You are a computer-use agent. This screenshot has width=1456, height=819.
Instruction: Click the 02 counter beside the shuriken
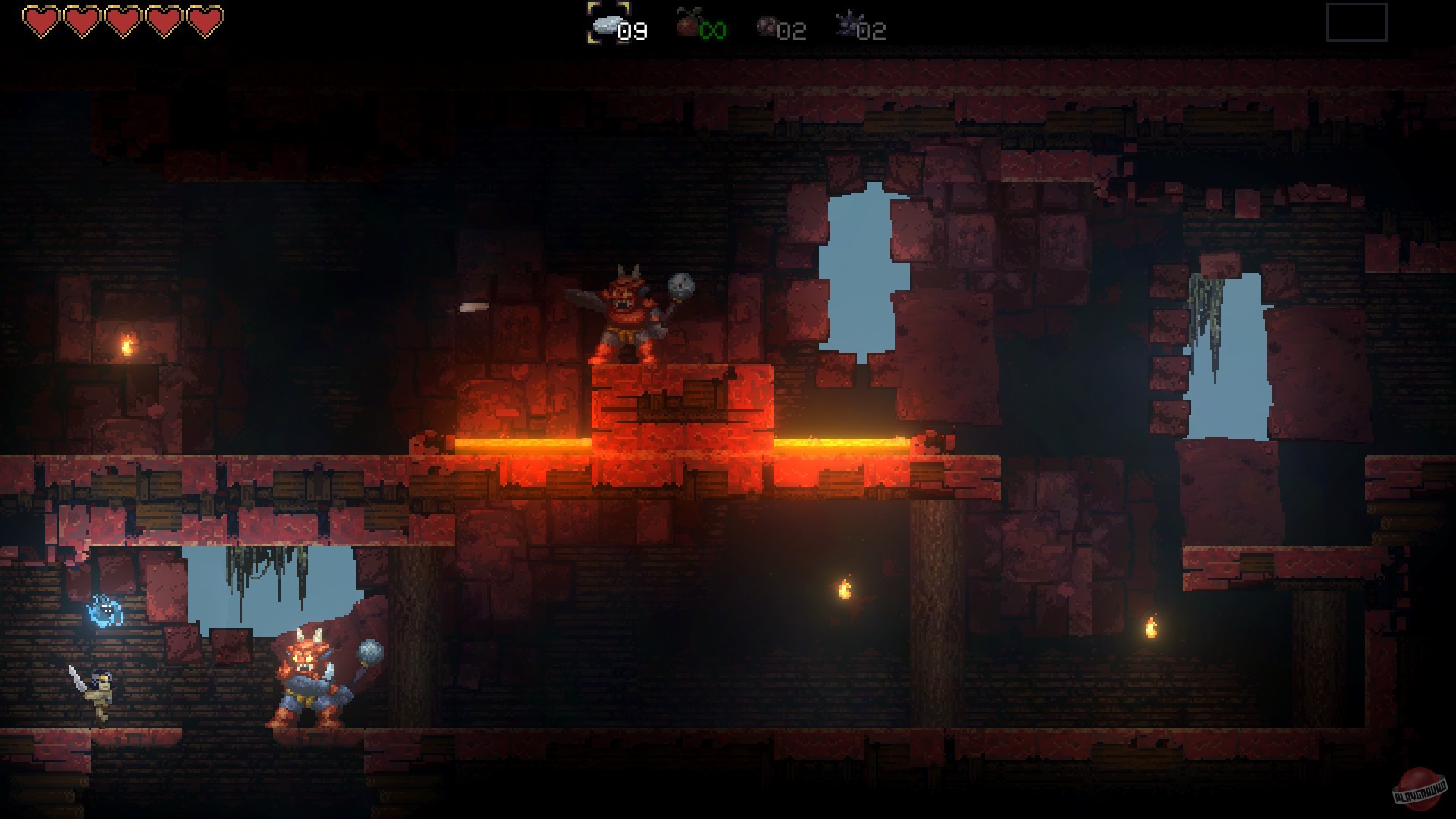click(870, 32)
